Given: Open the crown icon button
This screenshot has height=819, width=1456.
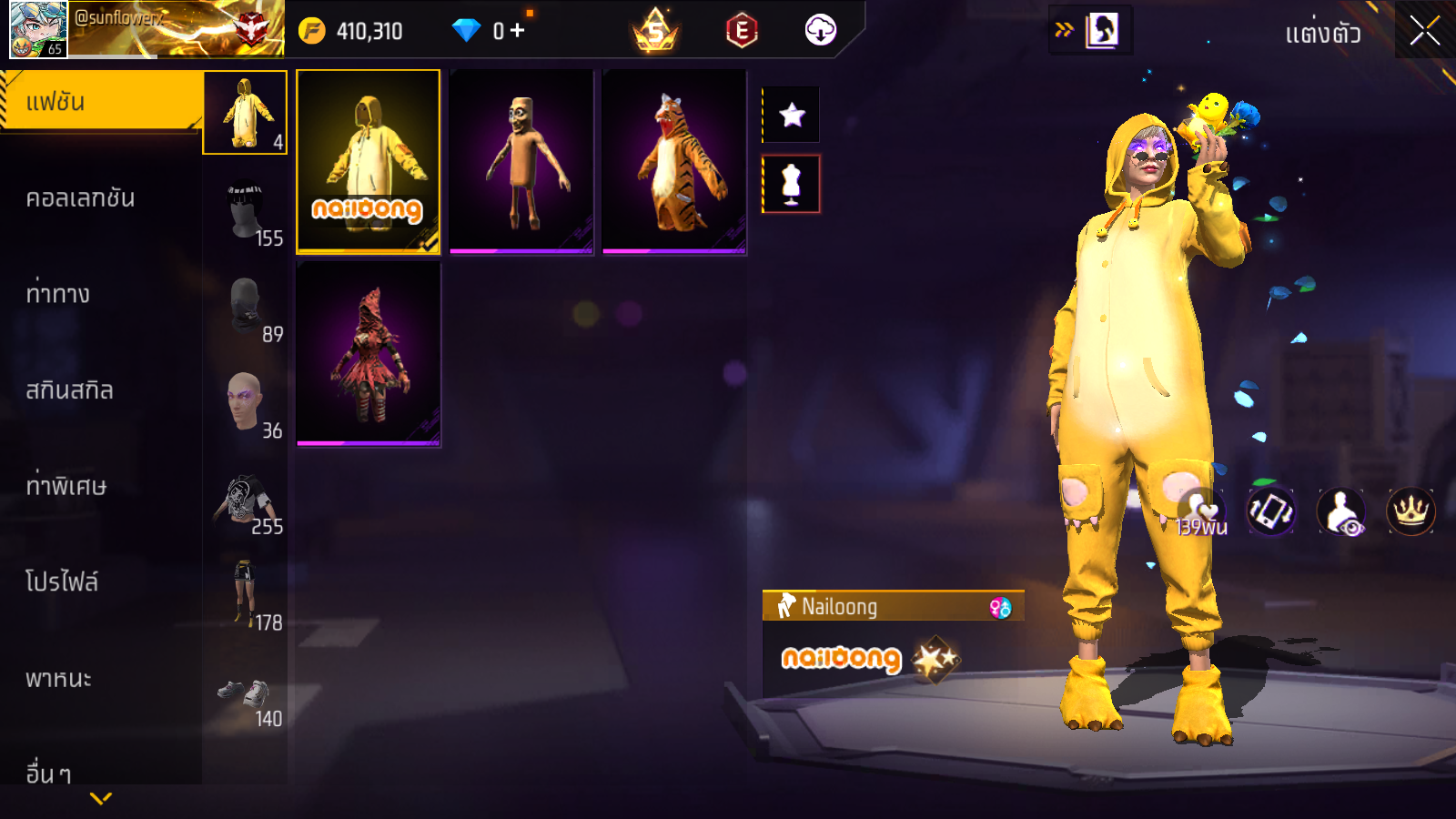Looking at the screenshot, I should point(1410,511).
